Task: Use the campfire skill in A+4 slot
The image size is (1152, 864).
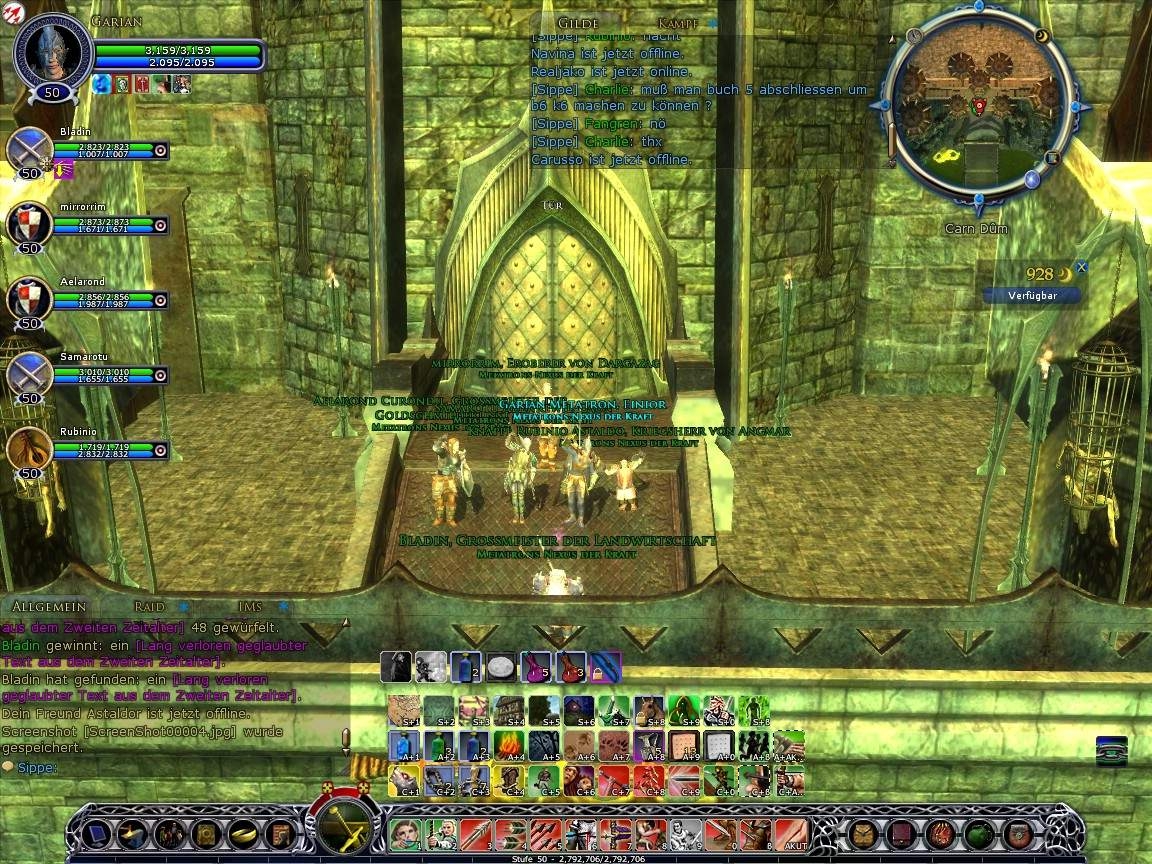Action: pyautogui.click(x=509, y=745)
